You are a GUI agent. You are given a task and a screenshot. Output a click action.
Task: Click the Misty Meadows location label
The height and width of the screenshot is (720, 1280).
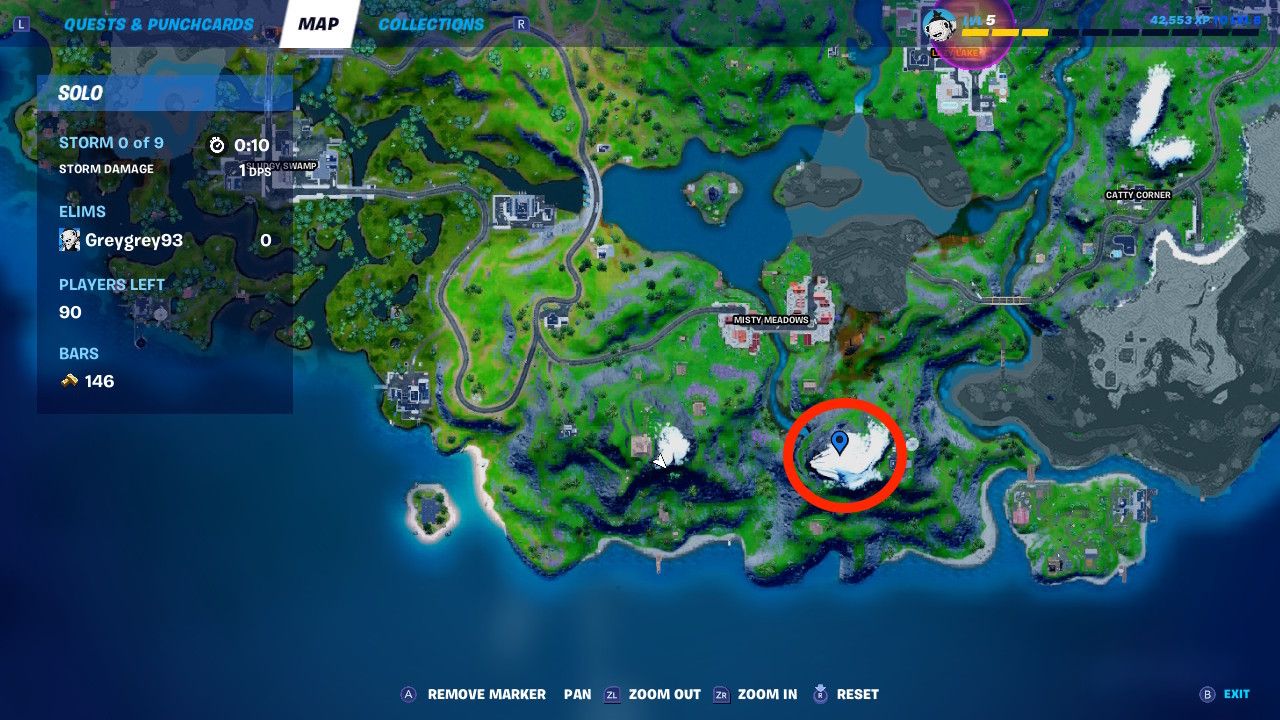pos(771,320)
